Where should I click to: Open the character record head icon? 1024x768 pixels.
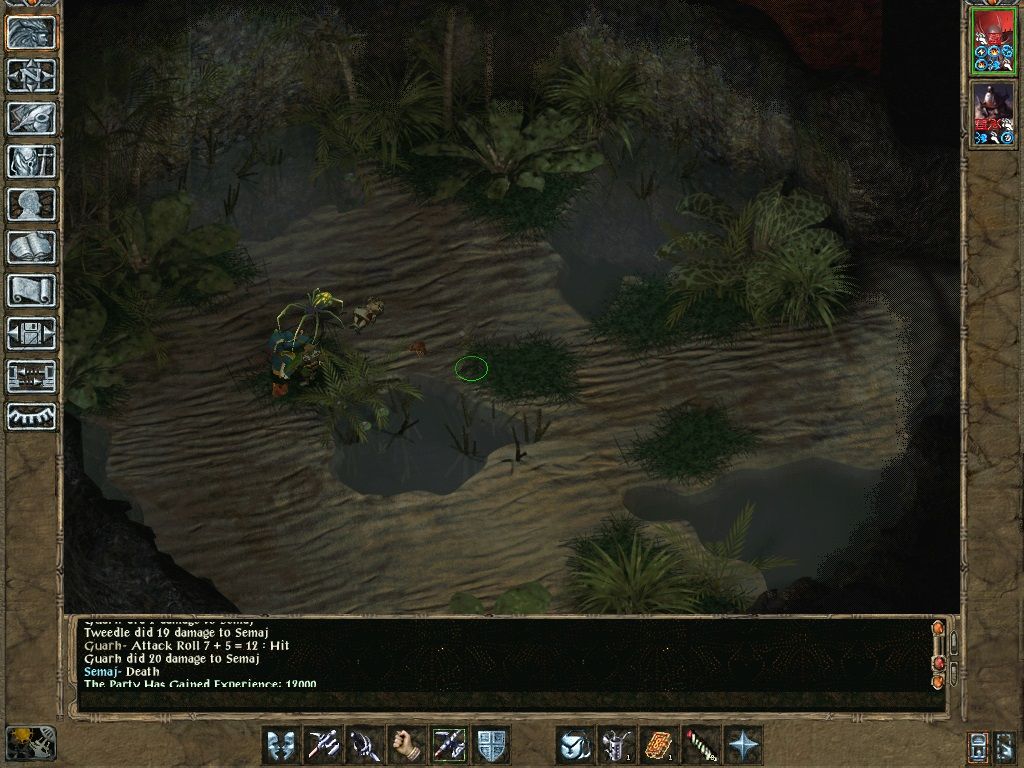[31, 204]
